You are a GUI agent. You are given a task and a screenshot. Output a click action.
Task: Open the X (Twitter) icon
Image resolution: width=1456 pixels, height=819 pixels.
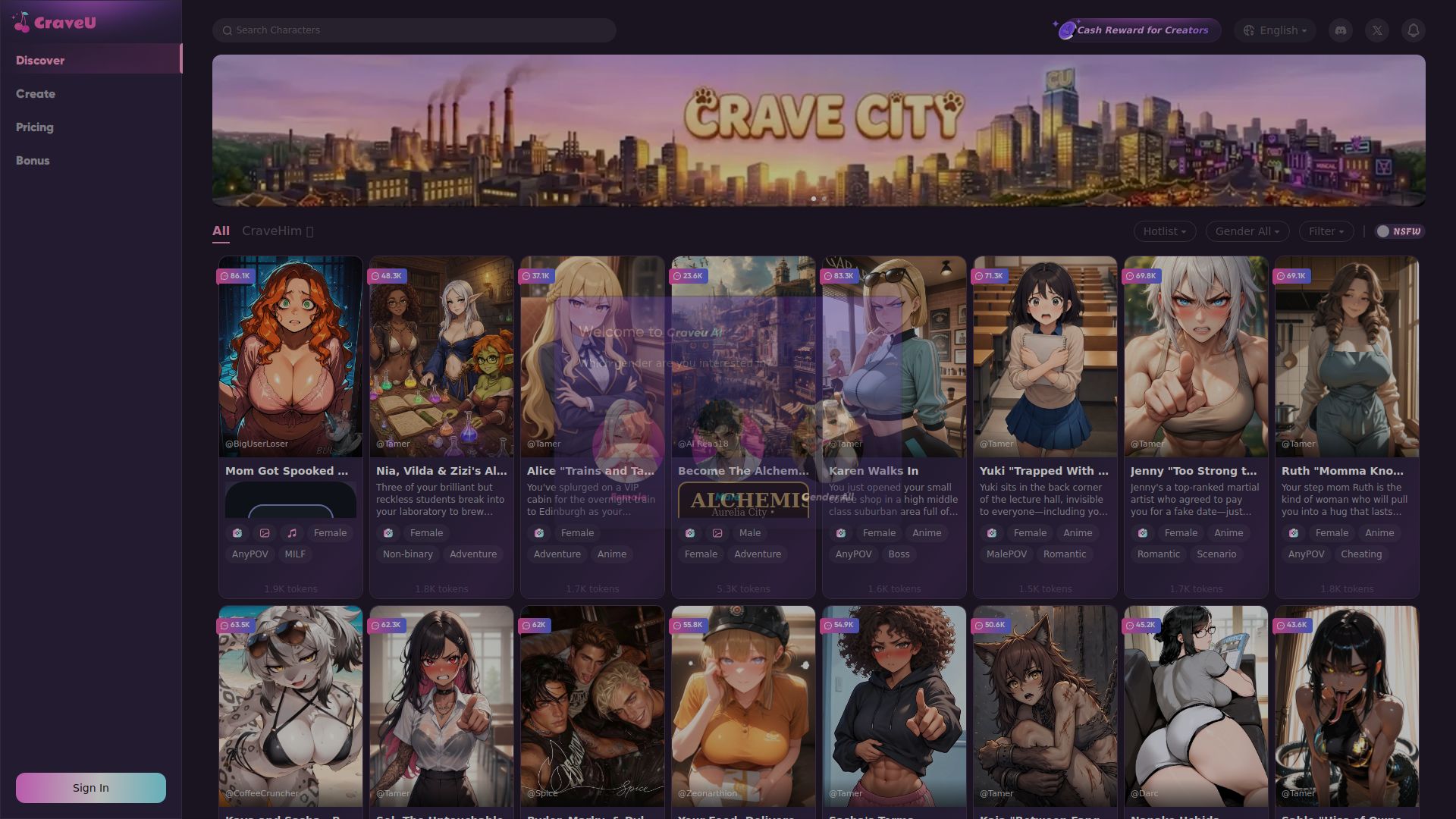coord(1376,30)
